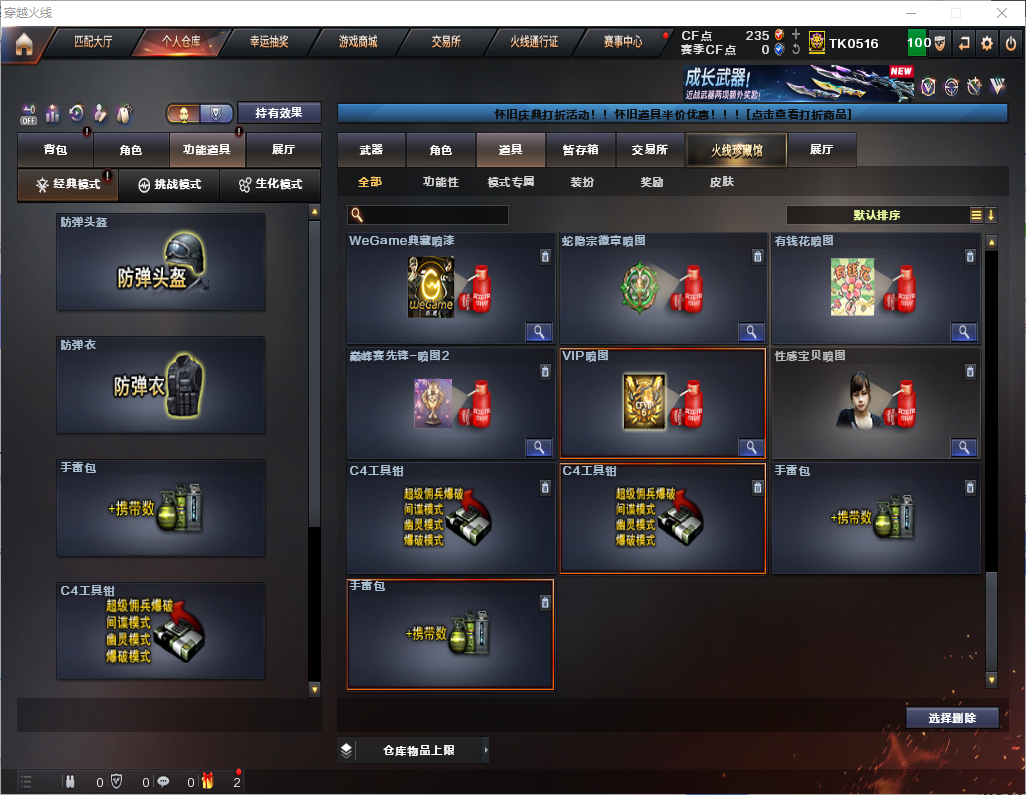
Task: Select the 生化模式 biochemical mode tab
Action: click(270, 185)
